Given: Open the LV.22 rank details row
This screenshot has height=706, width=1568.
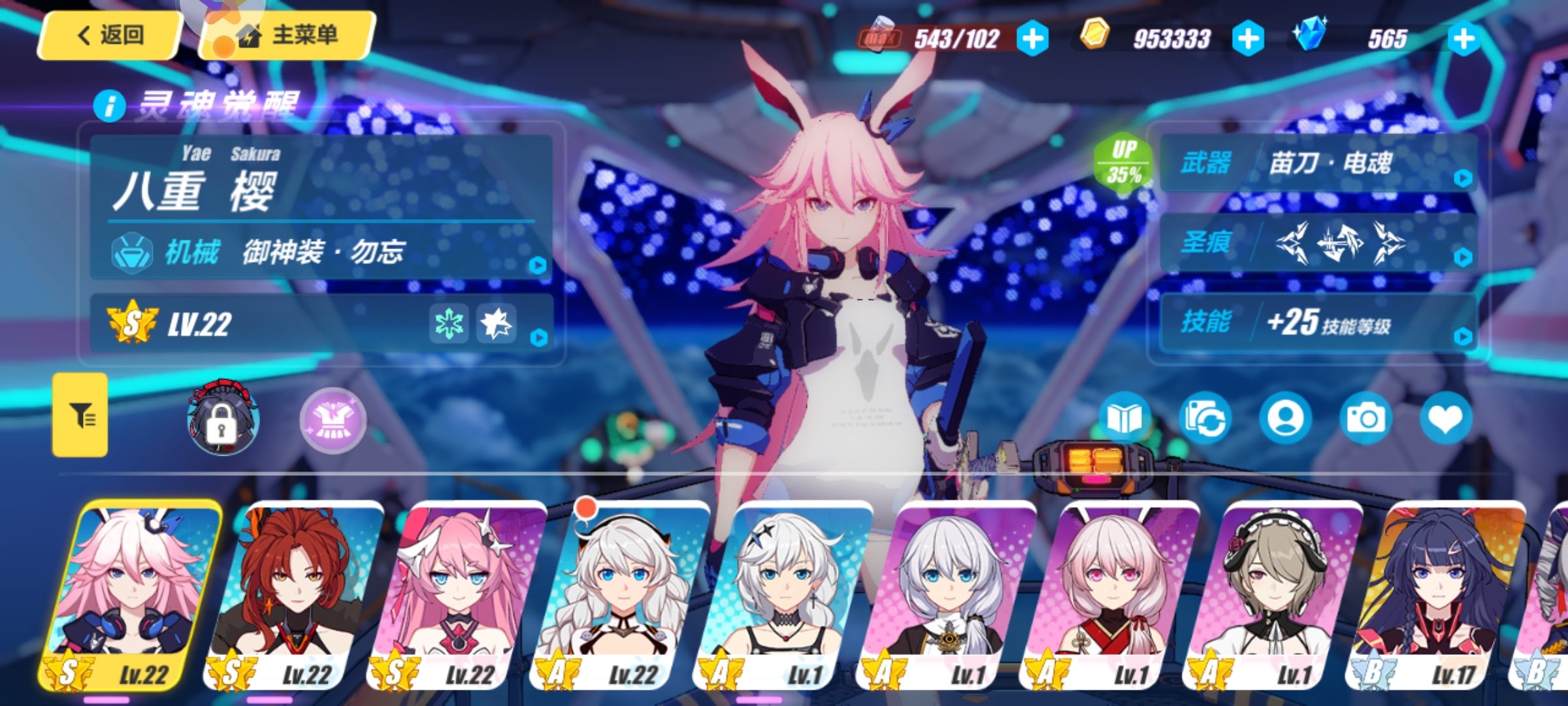Looking at the screenshot, I should point(321,324).
